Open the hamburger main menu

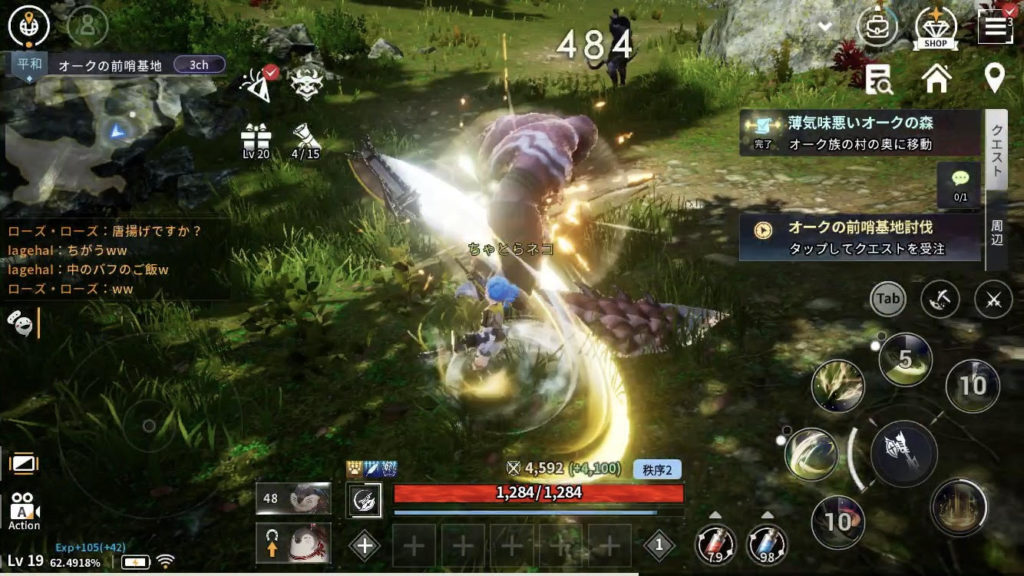[x=995, y=26]
